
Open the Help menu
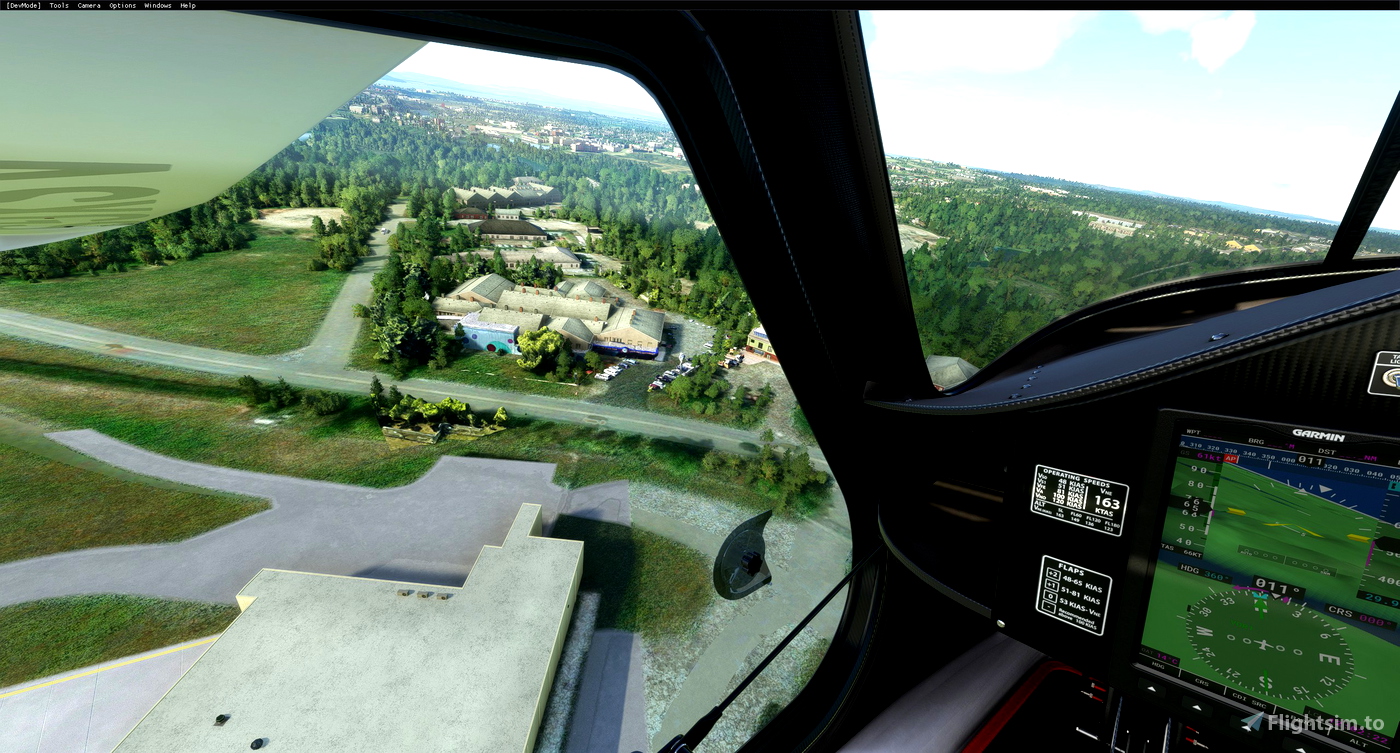tap(188, 5)
